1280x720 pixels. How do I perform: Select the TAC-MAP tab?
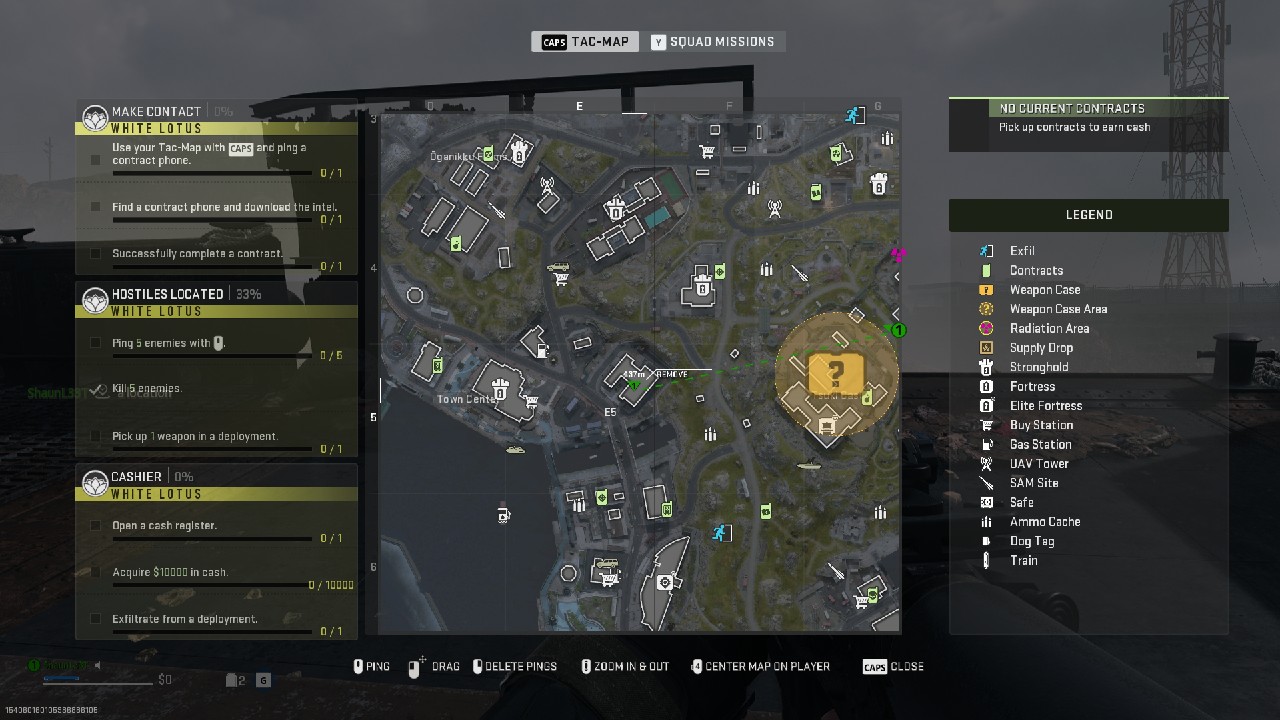pos(584,41)
